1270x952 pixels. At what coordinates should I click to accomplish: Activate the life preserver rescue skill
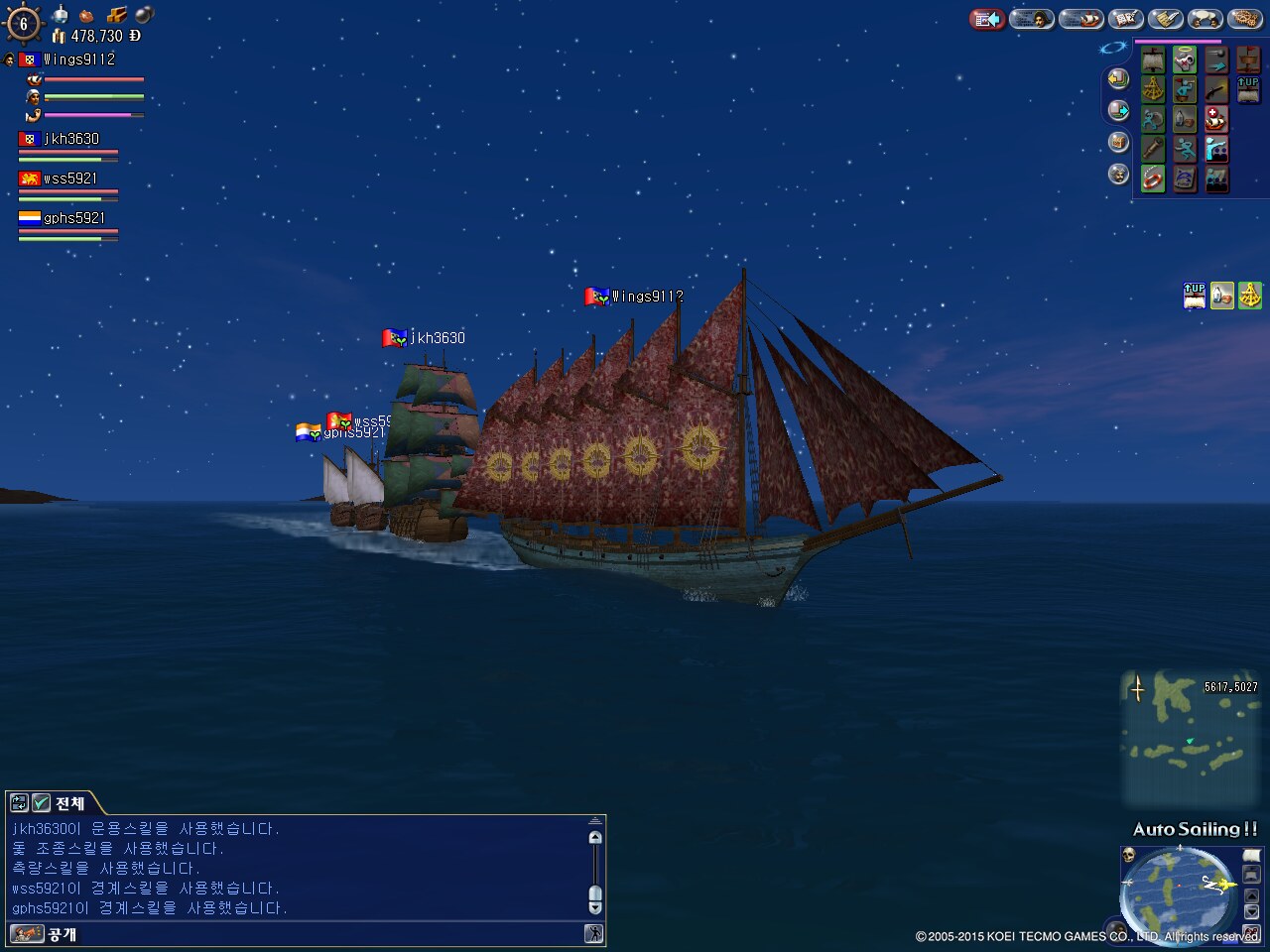point(1152,179)
